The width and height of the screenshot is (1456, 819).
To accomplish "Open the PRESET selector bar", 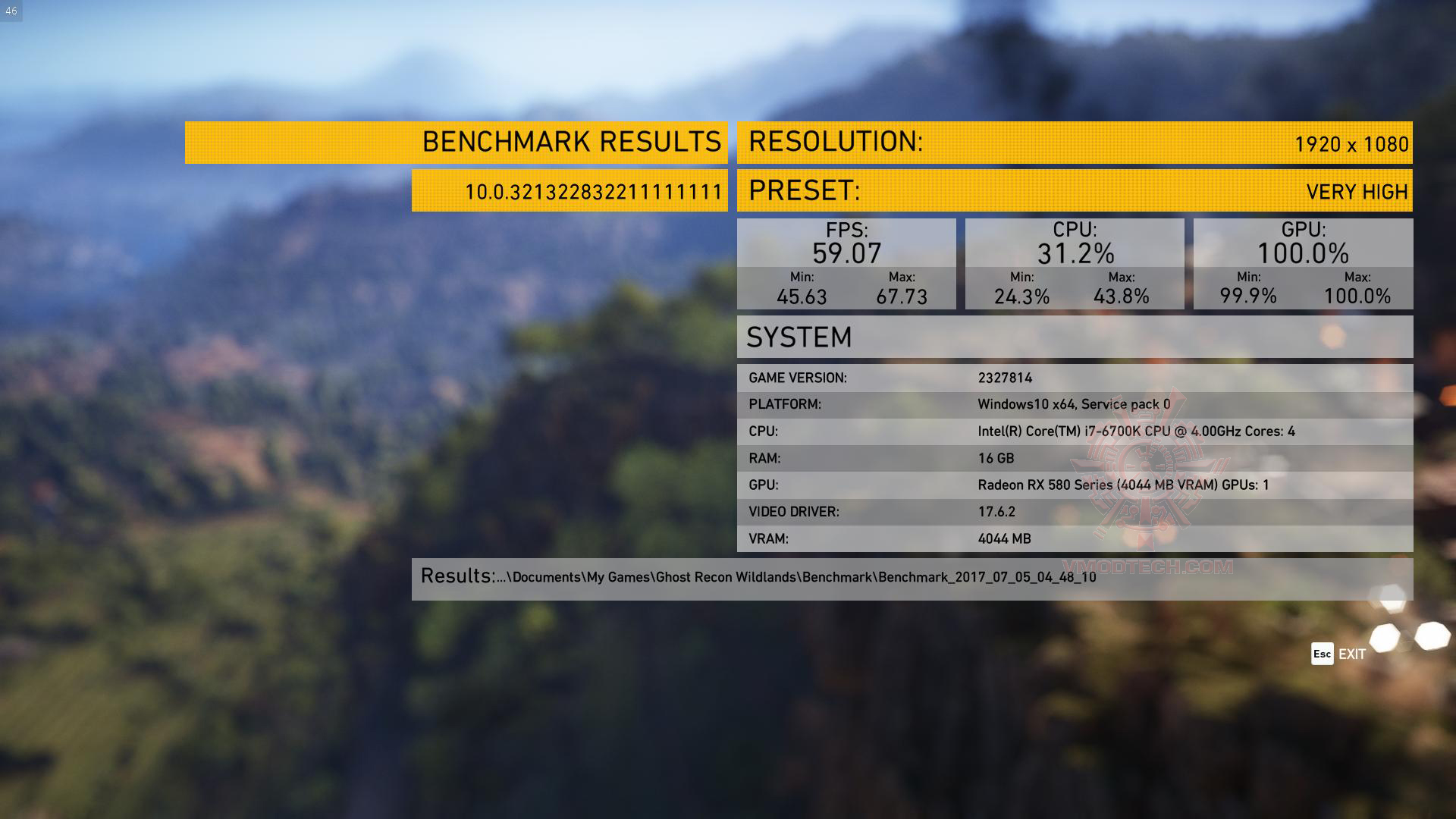I will point(1073,191).
